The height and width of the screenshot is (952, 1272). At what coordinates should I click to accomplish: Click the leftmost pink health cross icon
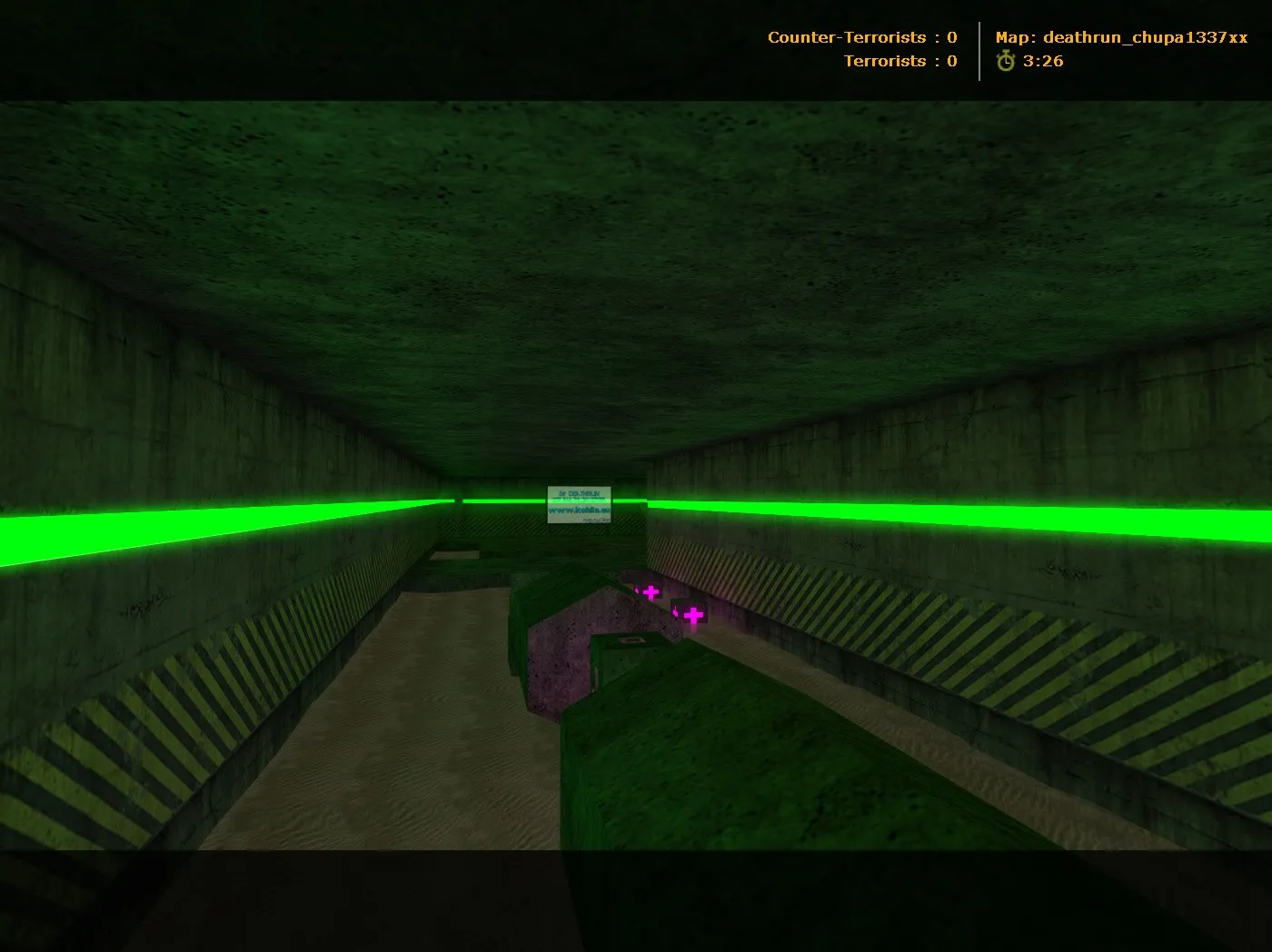650,592
